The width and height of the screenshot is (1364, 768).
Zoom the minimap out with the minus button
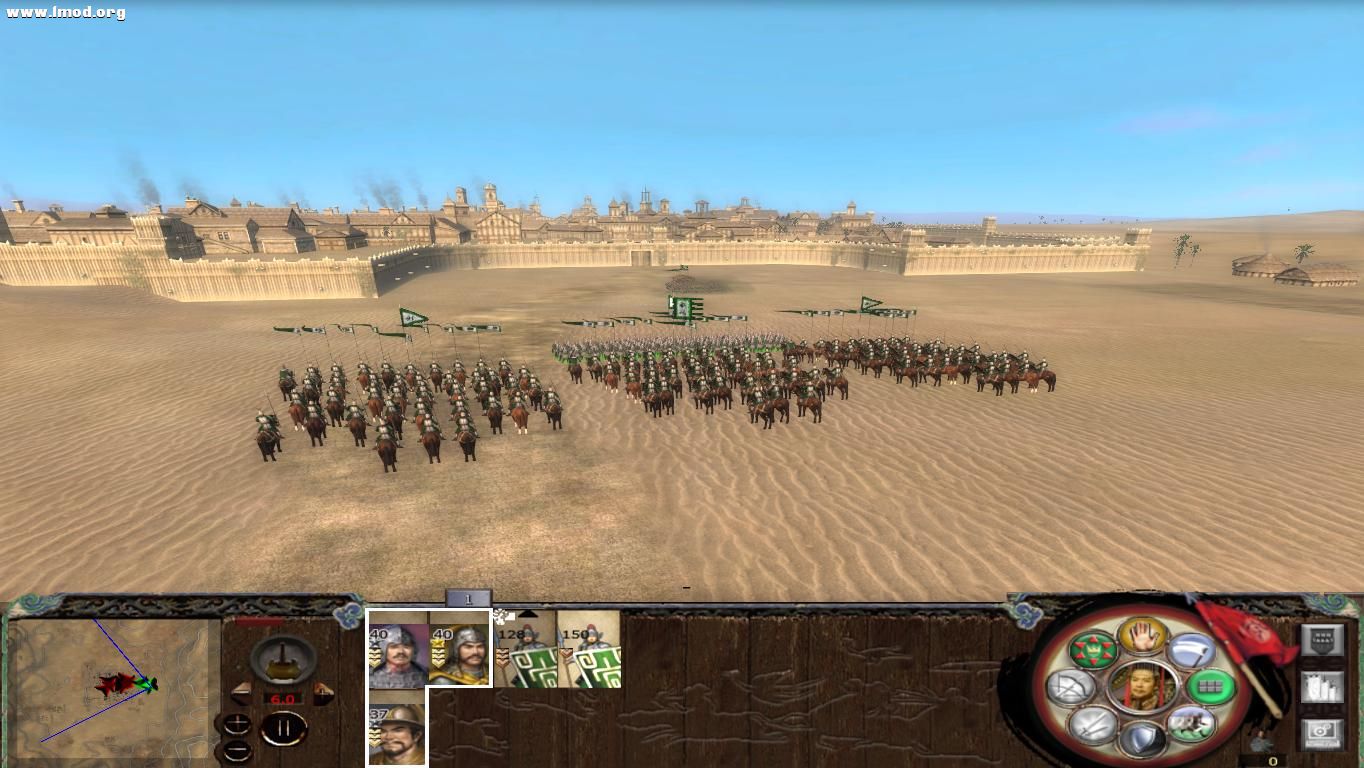(x=237, y=750)
